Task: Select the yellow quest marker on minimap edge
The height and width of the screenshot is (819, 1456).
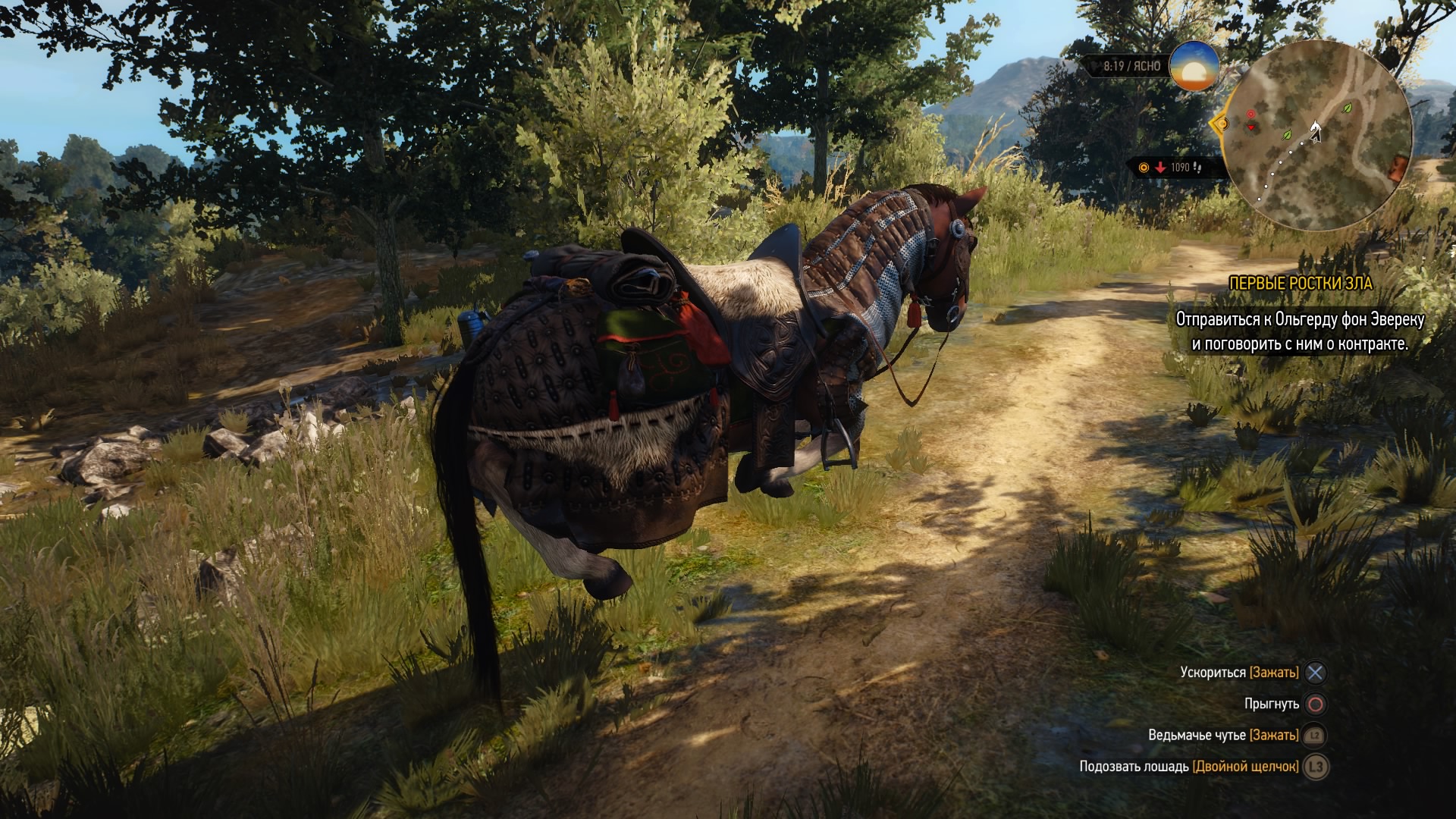Action: (x=1220, y=124)
